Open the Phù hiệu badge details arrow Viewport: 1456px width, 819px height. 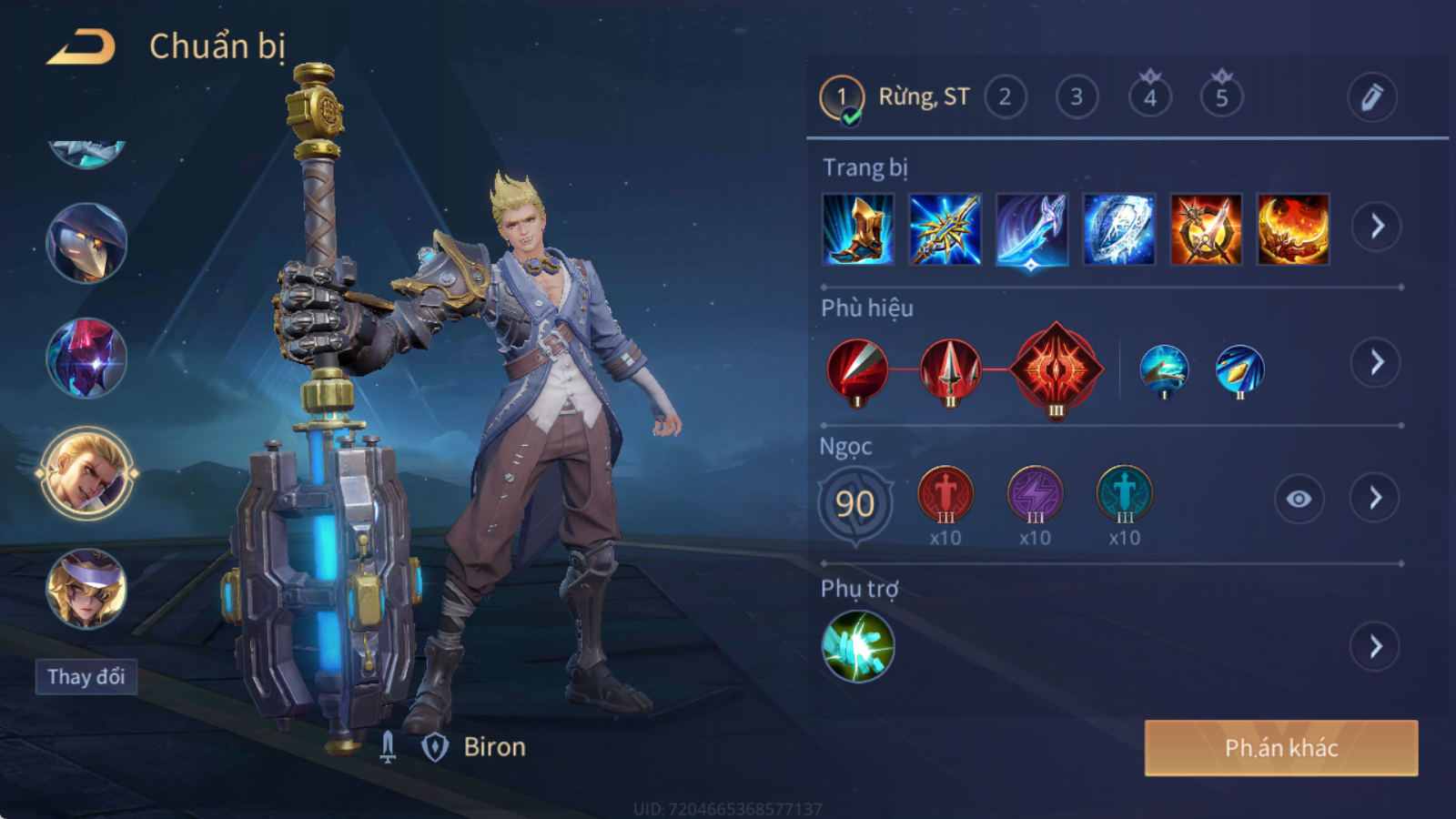[1376, 363]
